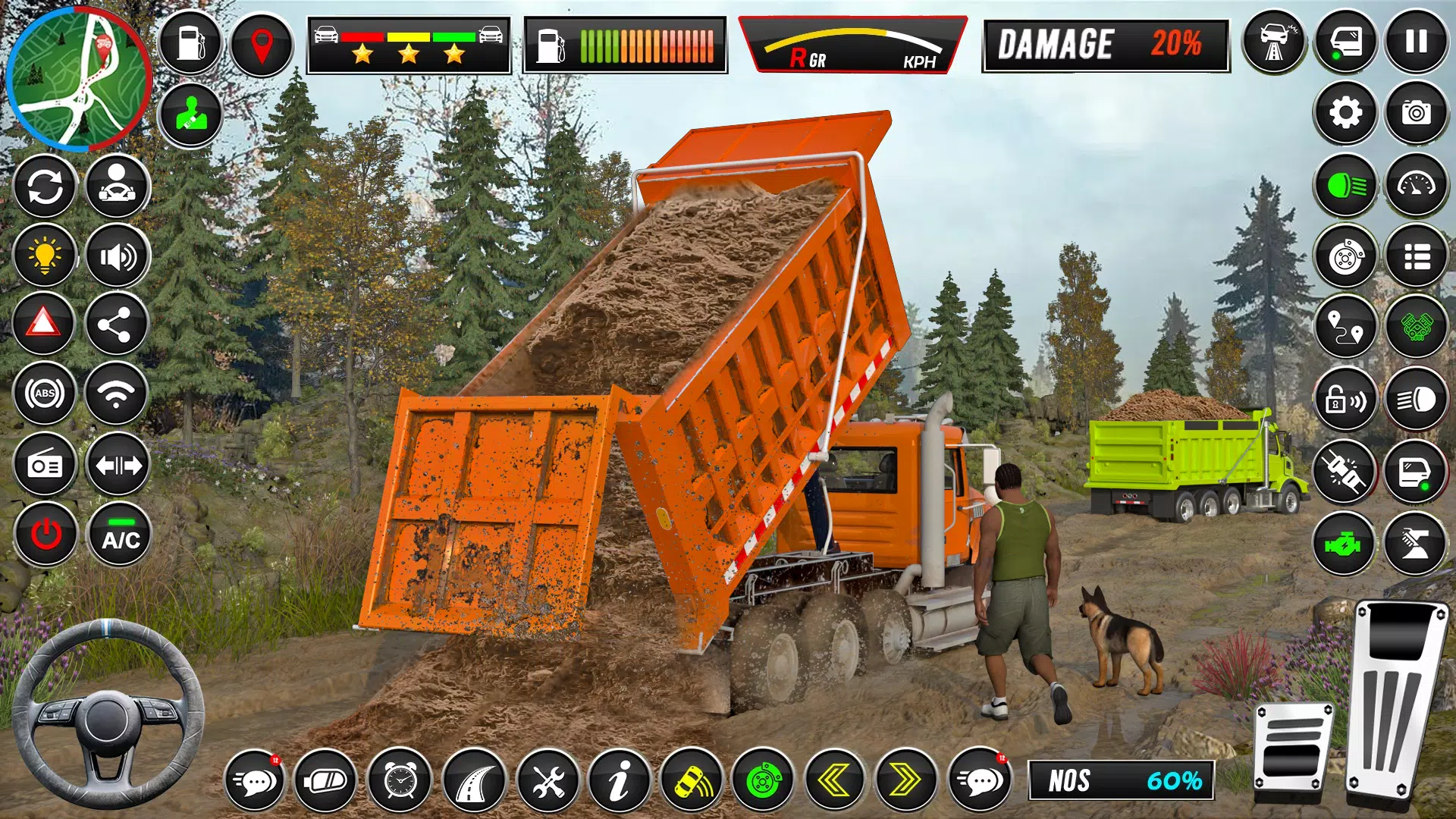This screenshot has height=819, width=1456.
Task: Pause the game
Action: [x=1416, y=42]
